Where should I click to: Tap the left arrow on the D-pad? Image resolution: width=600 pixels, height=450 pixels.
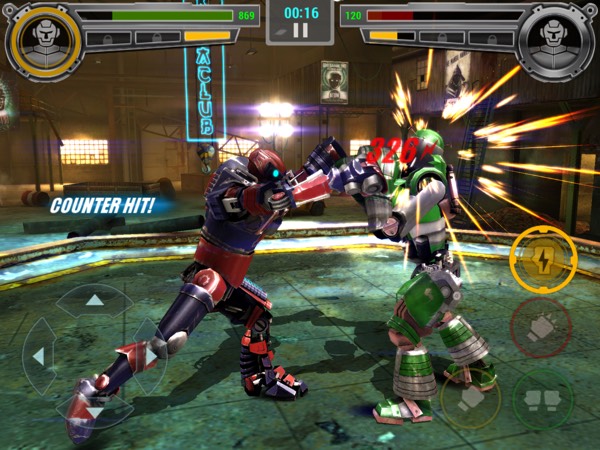[x=39, y=355]
